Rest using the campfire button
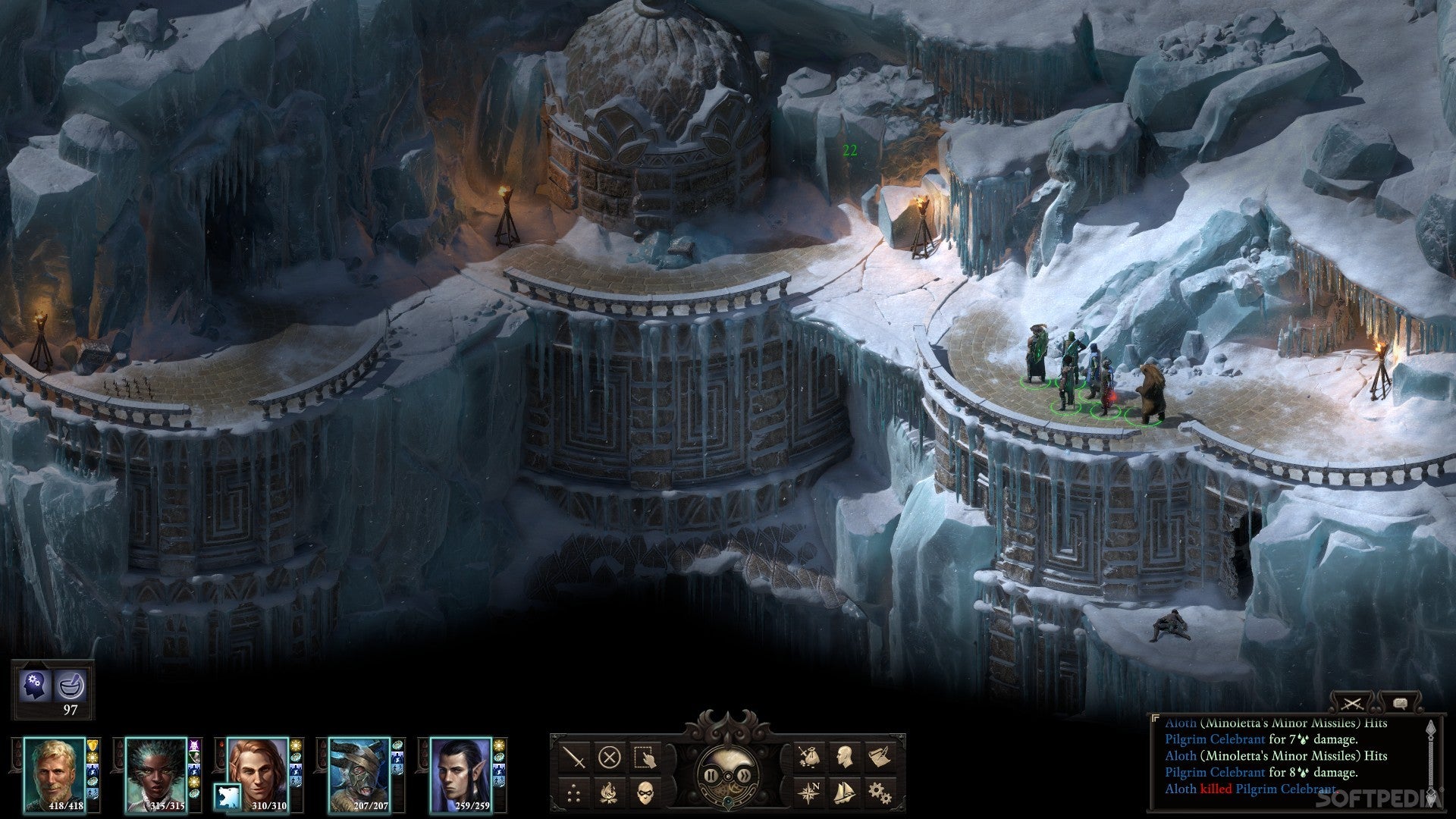 (x=609, y=793)
